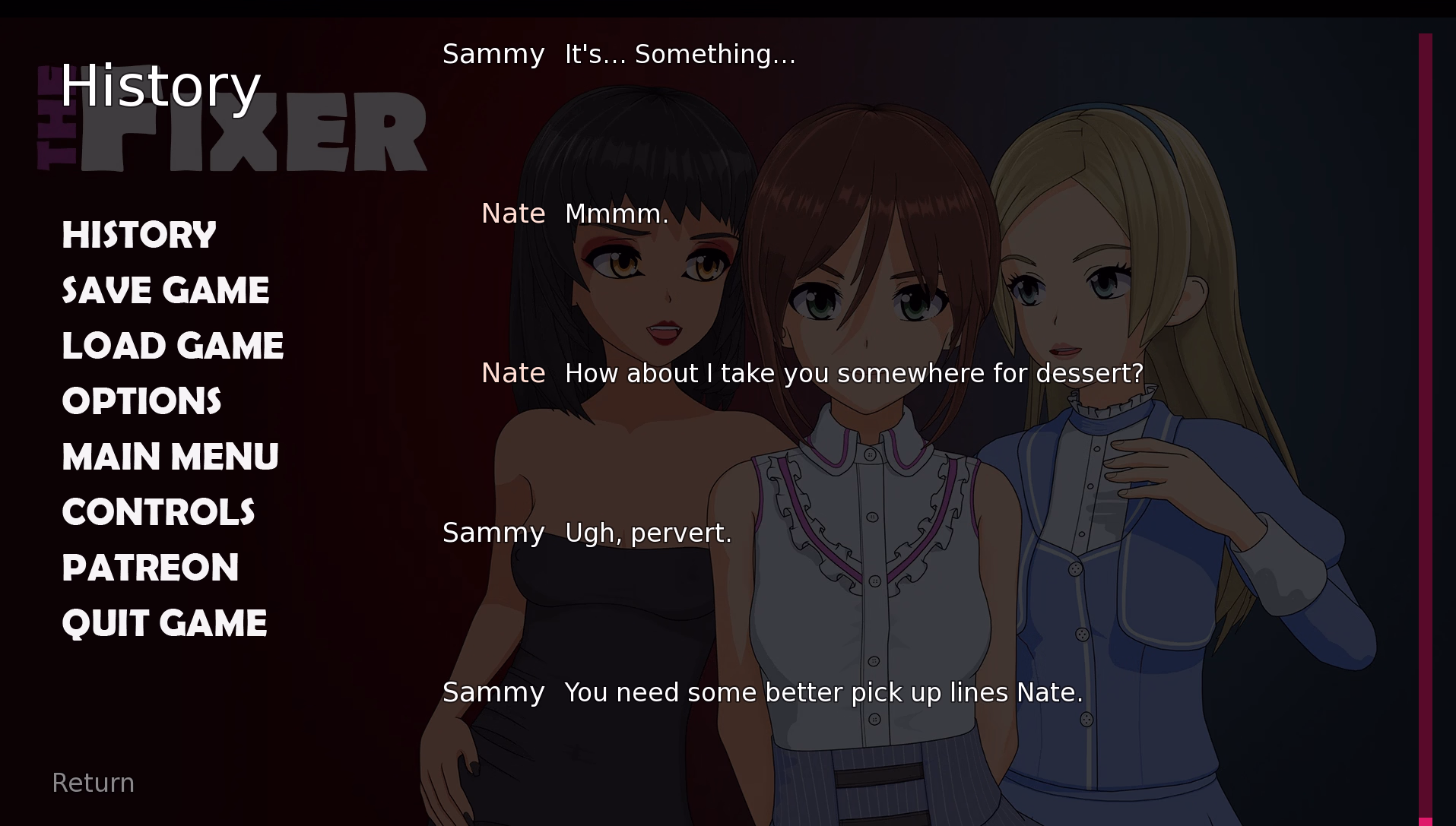Open the History menu entry

coord(139,235)
